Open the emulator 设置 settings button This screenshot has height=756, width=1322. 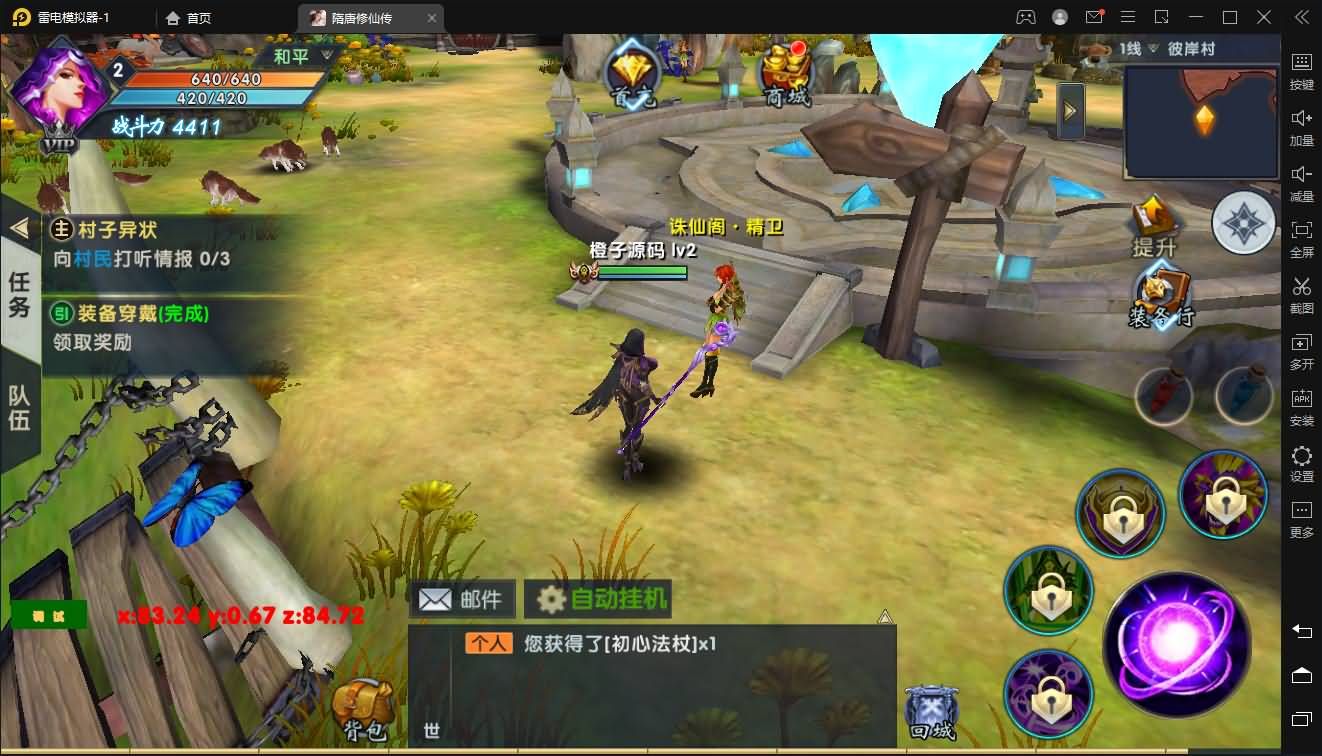pyautogui.click(x=1301, y=464)
